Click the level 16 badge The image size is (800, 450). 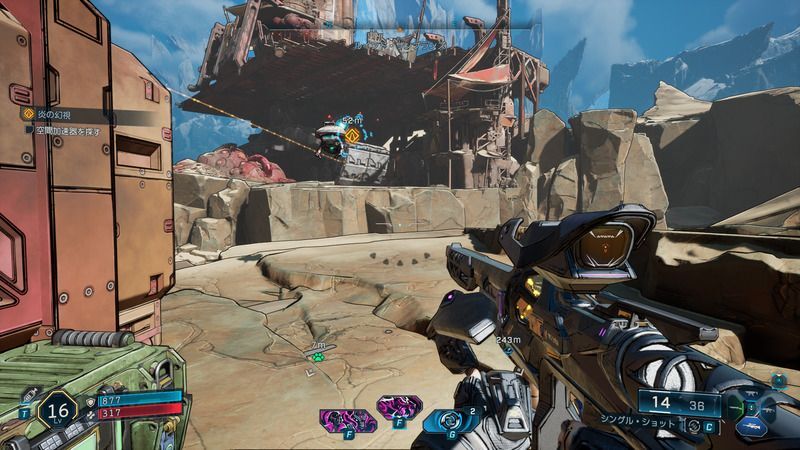click(x=57, y=410)
